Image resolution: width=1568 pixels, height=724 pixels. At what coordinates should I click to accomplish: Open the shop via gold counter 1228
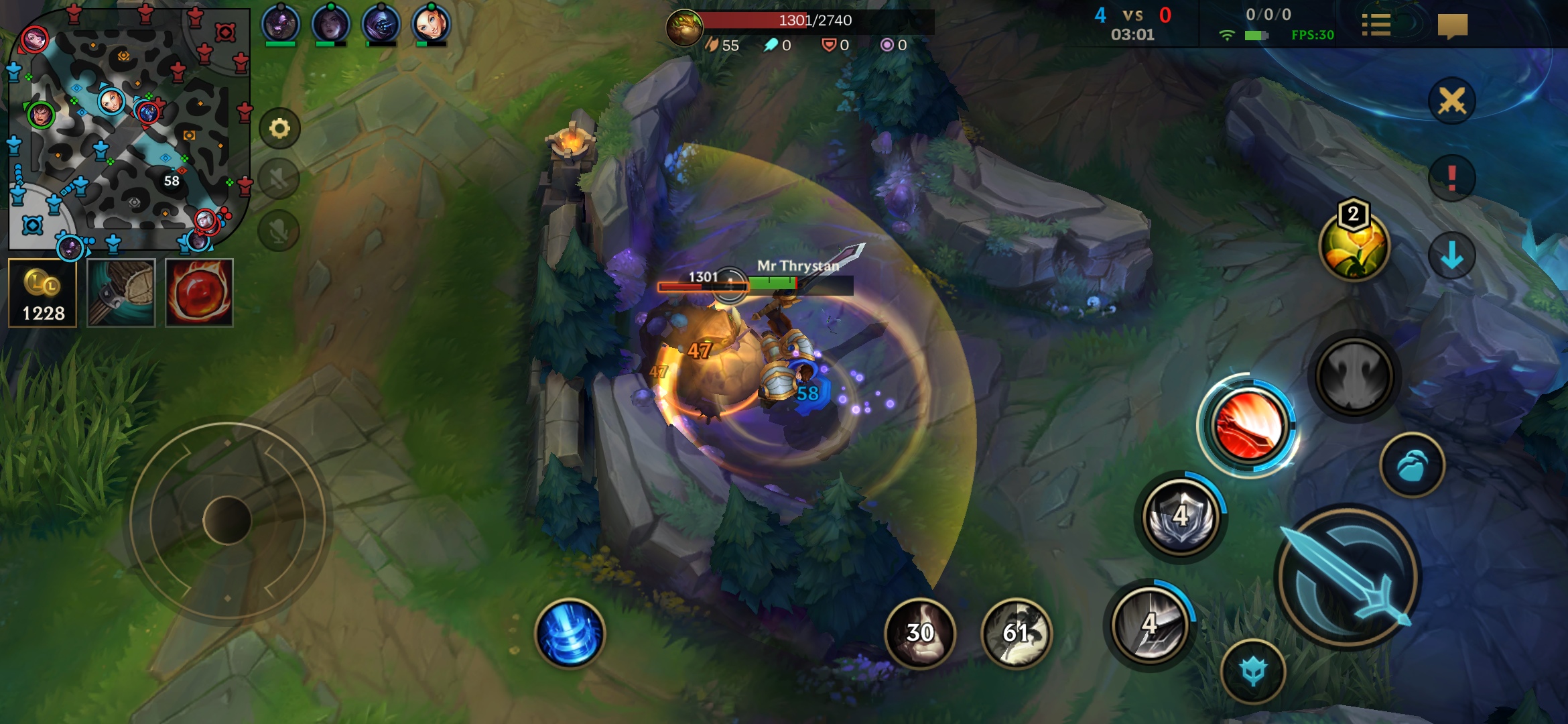[43, 293]
